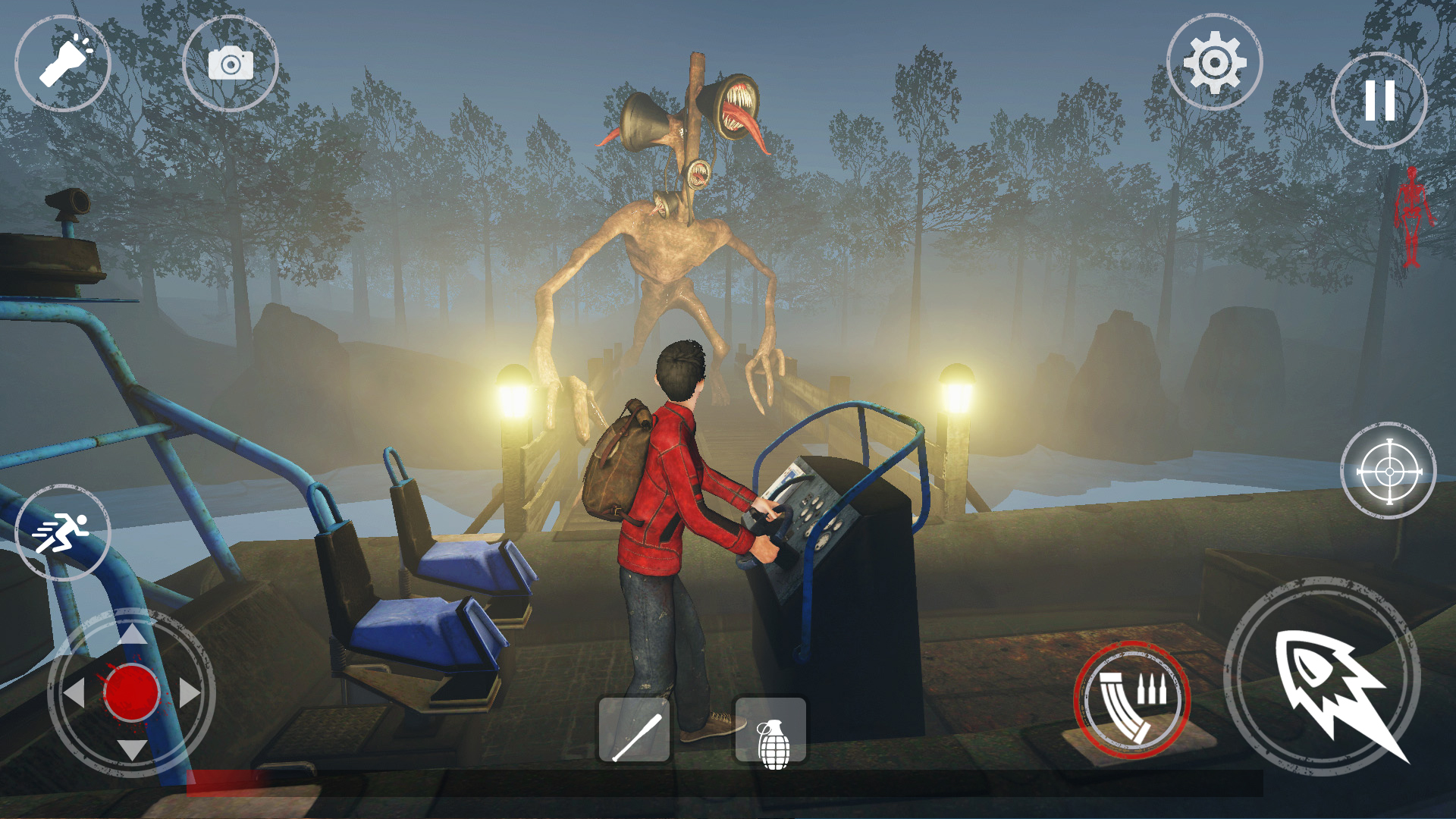Activate the sprint running button
This screenshot has height=819, width=1456.
(62, 533)
